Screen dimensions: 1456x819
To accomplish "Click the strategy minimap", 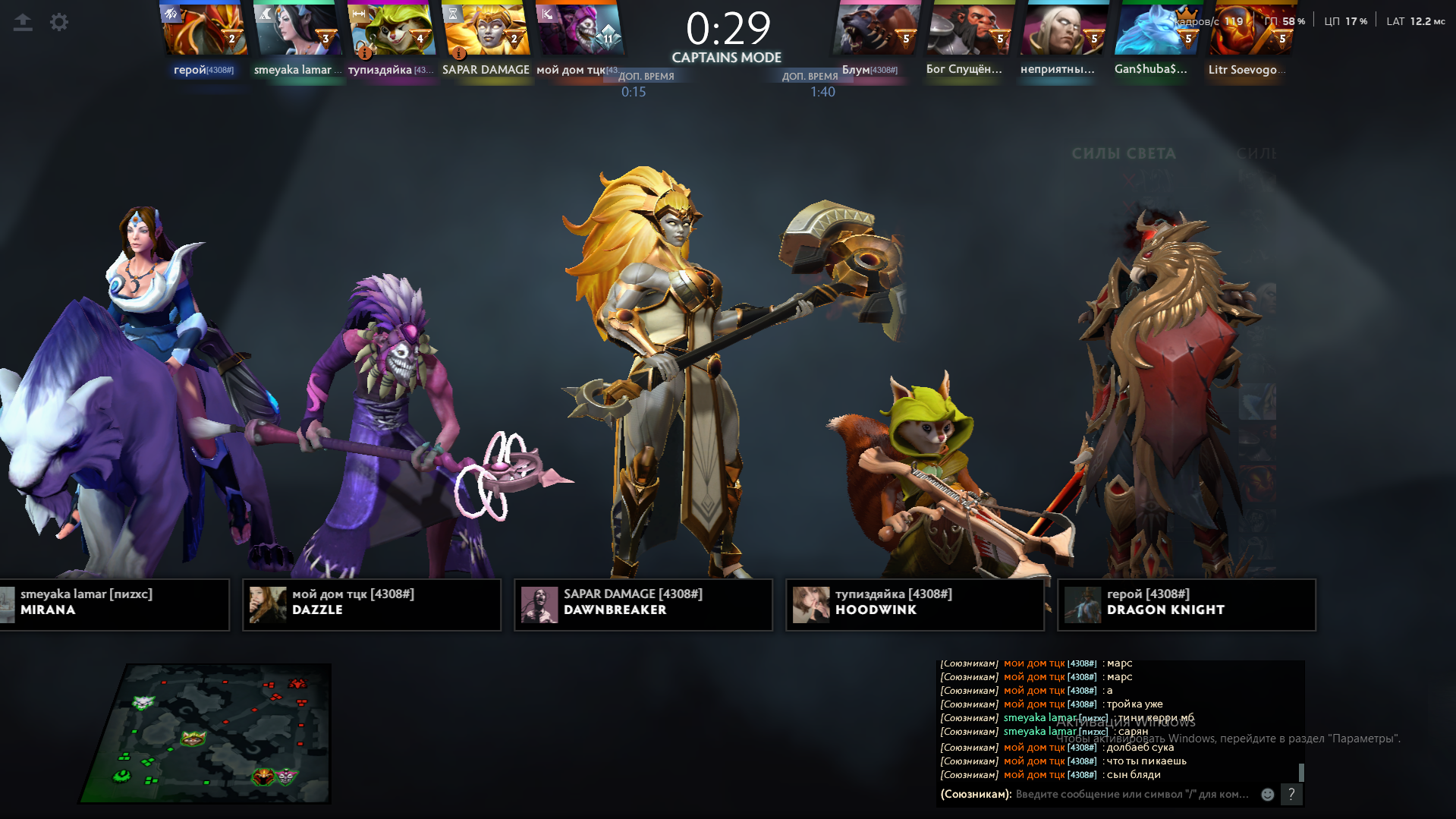I will pos(206,733).
